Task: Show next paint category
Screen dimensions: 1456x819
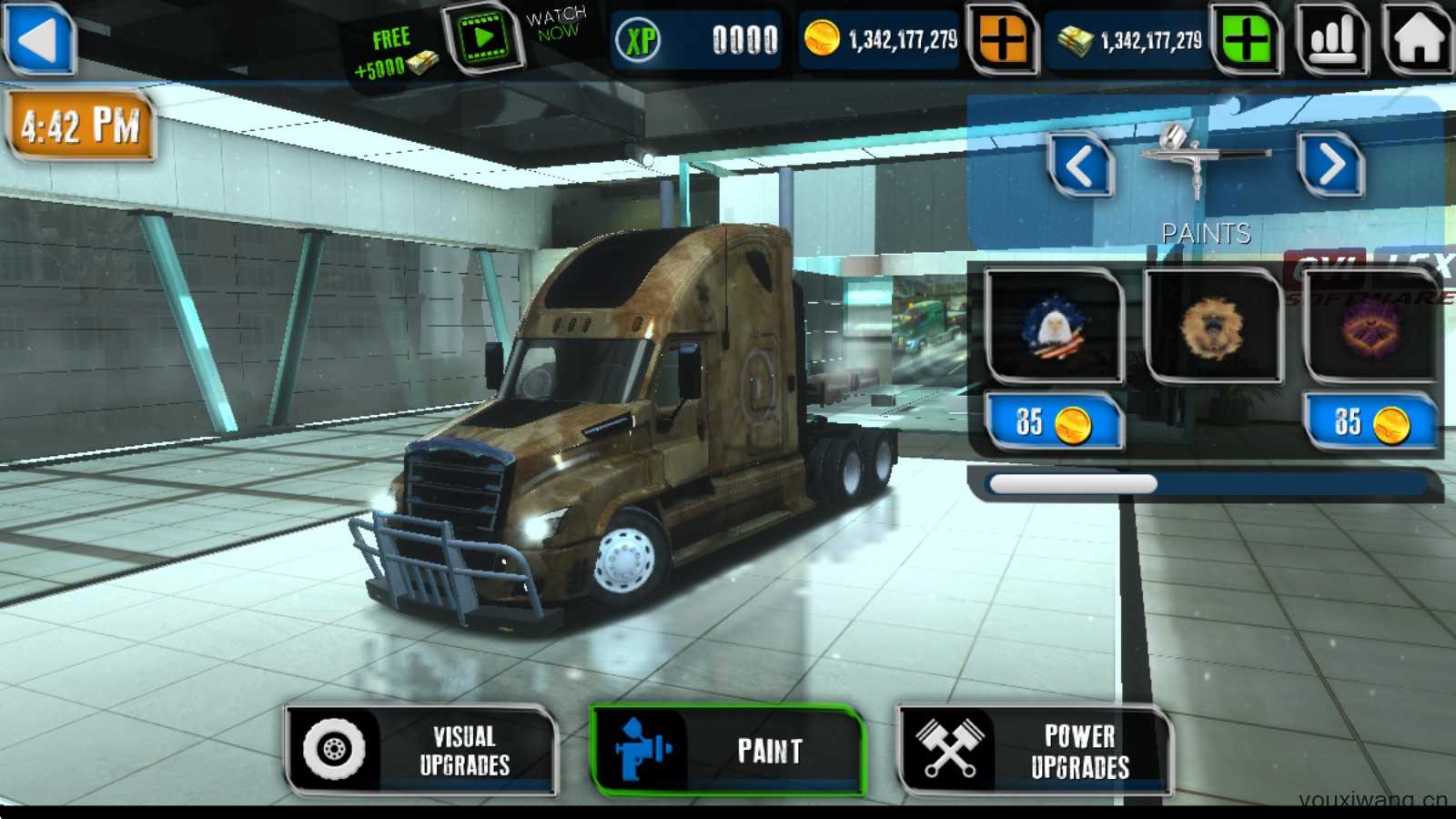Action: coord(1331,166)
